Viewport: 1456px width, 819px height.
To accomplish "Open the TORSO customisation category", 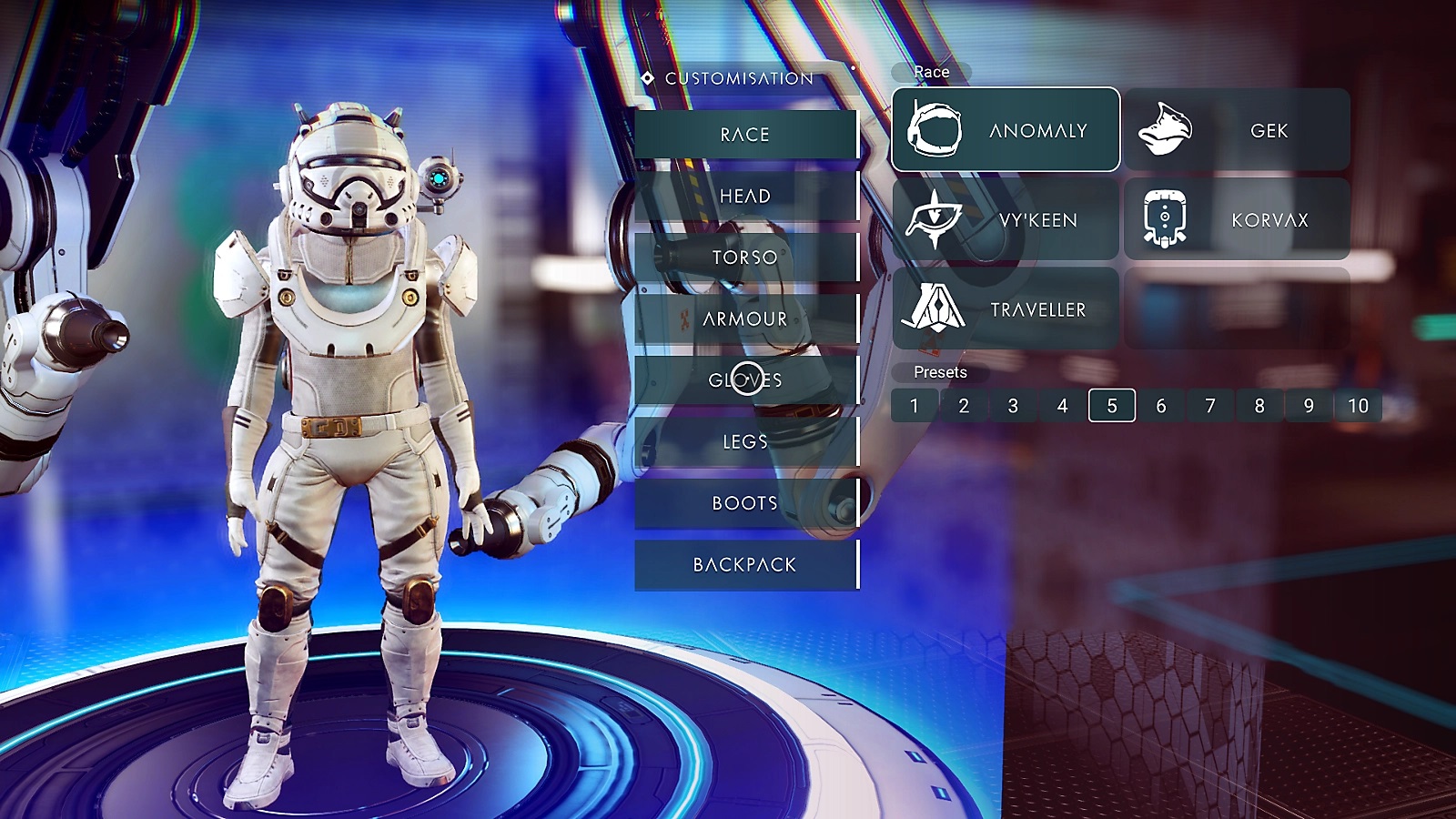I will point(744,257).
